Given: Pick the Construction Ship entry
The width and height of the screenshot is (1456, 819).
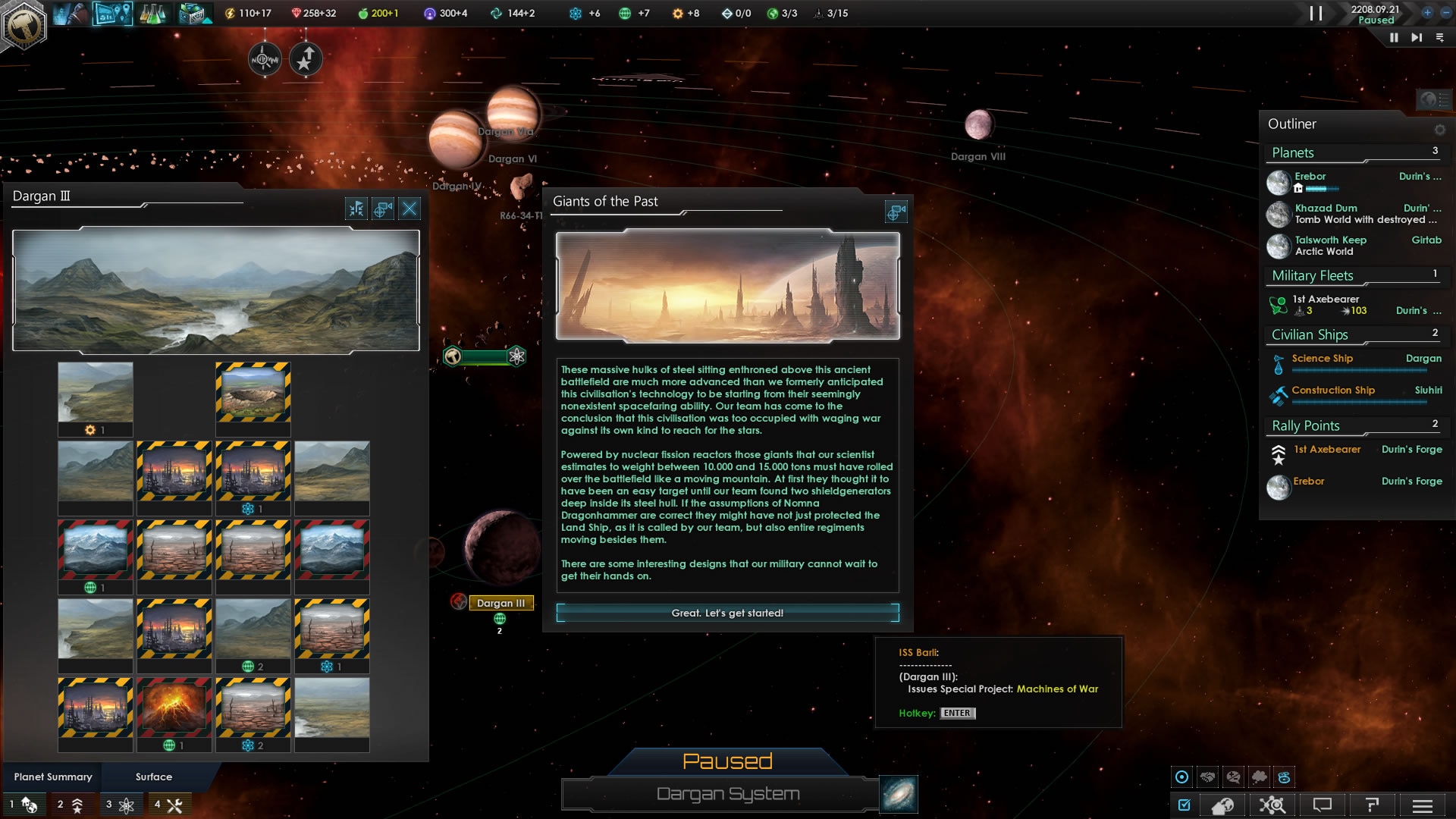Looking at the screenshot, I should tap(1332, 391).
